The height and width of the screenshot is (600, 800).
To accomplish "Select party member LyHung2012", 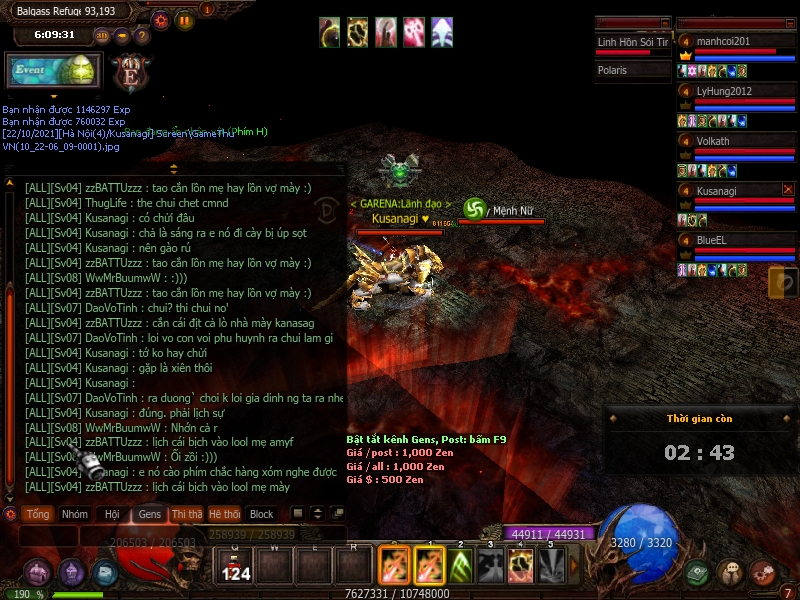I will coord(735,92).
